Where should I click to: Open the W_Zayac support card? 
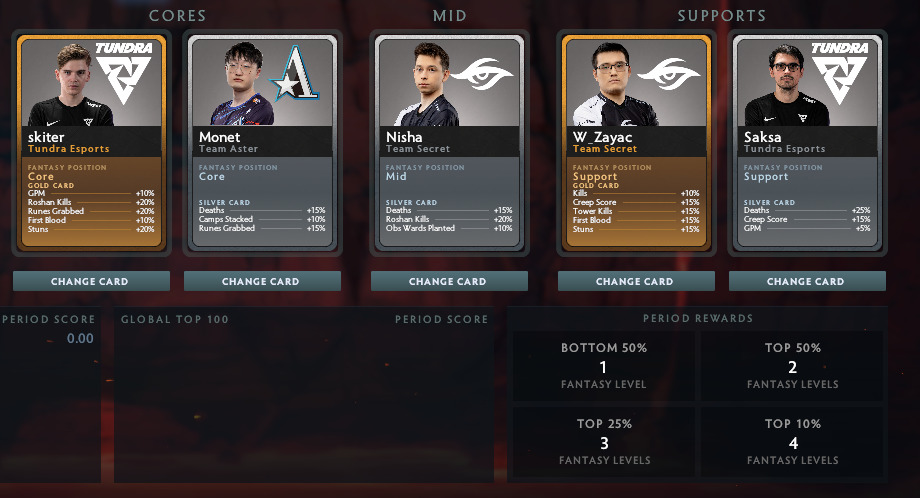(633, 146)
